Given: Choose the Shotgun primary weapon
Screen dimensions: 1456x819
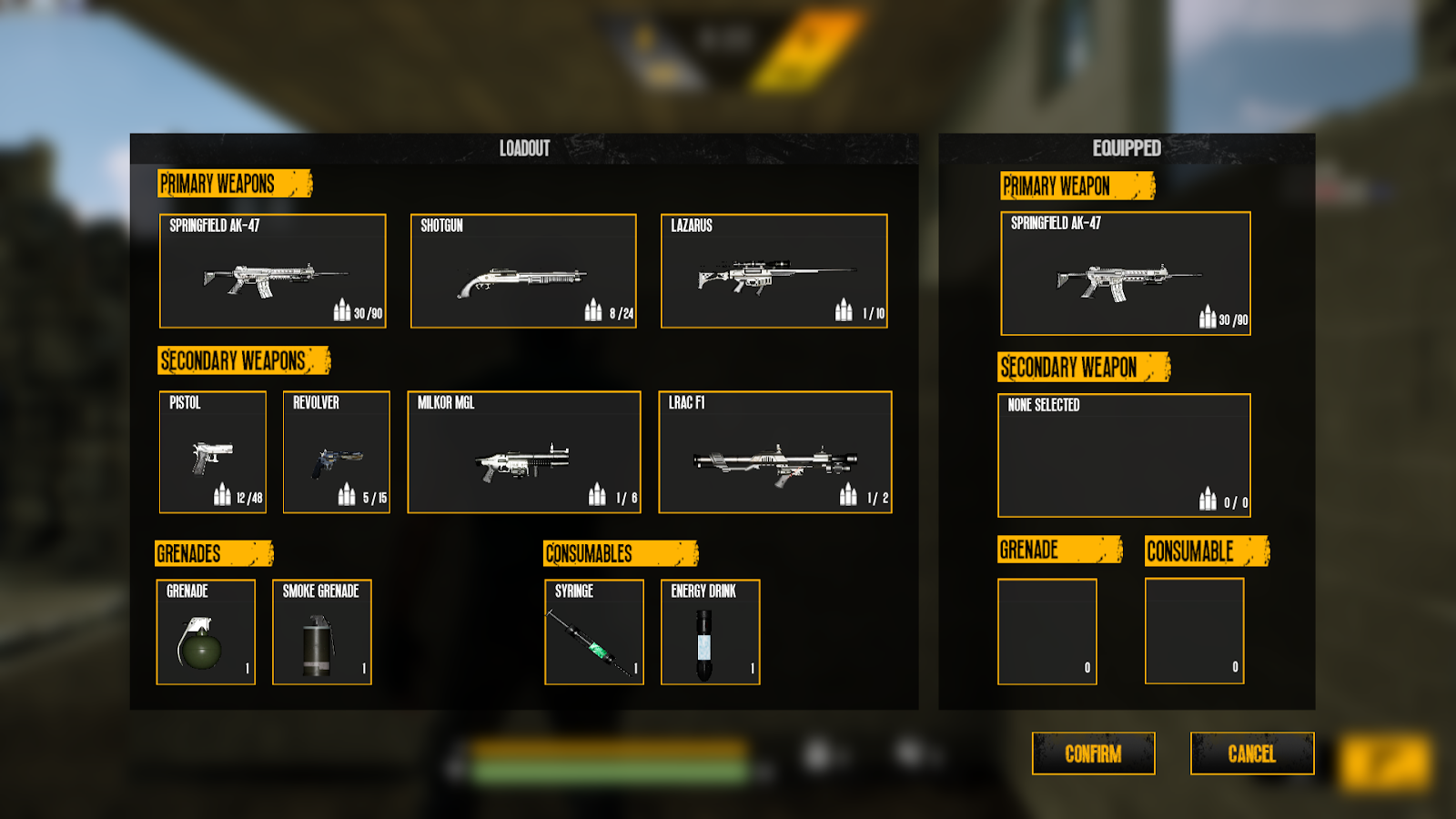Looking at the screenshot, I should coord(523,271).
